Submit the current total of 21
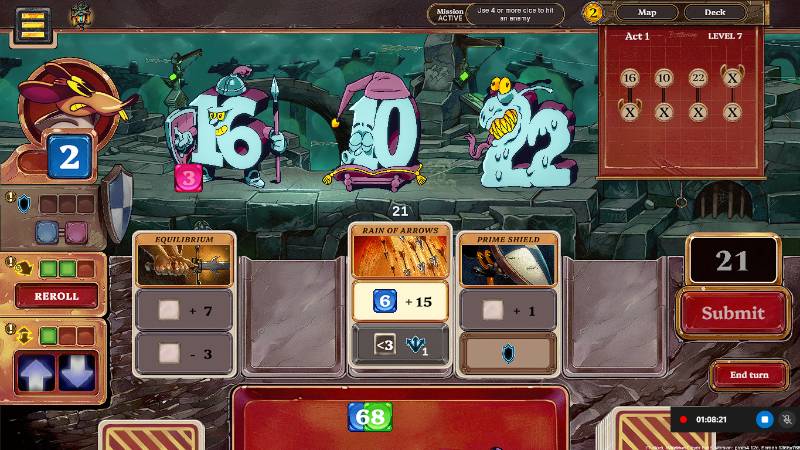The height and width of the screenshot is (450, 800). (x=732, y=313)
